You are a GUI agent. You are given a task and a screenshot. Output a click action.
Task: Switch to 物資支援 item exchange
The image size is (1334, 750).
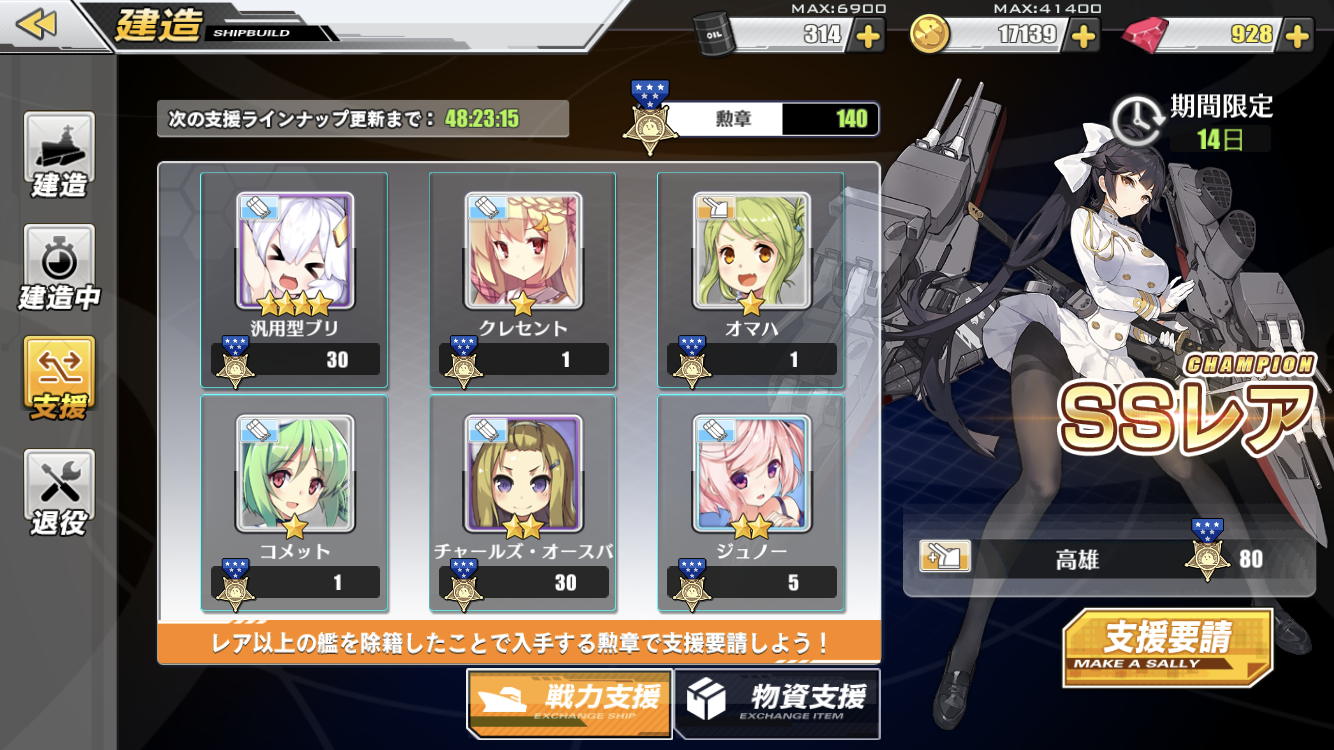777,702
